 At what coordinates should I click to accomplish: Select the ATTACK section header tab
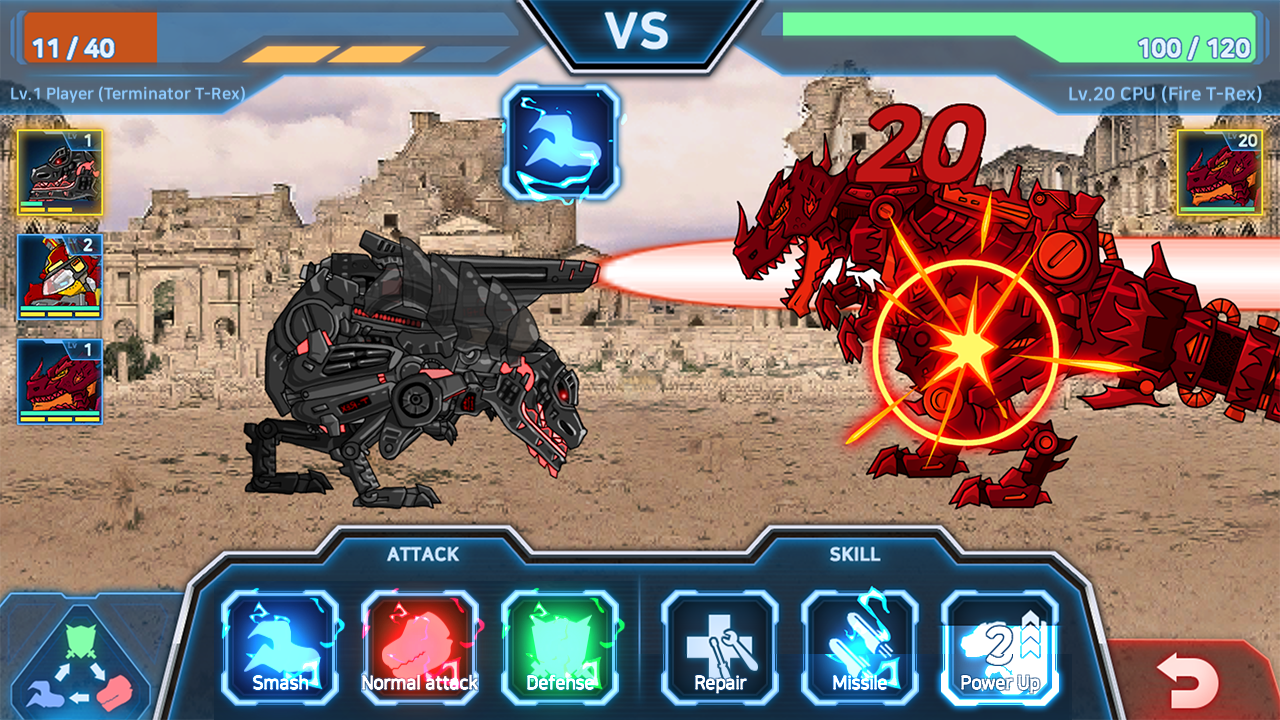pyautogui.click(x=423, y=554)
